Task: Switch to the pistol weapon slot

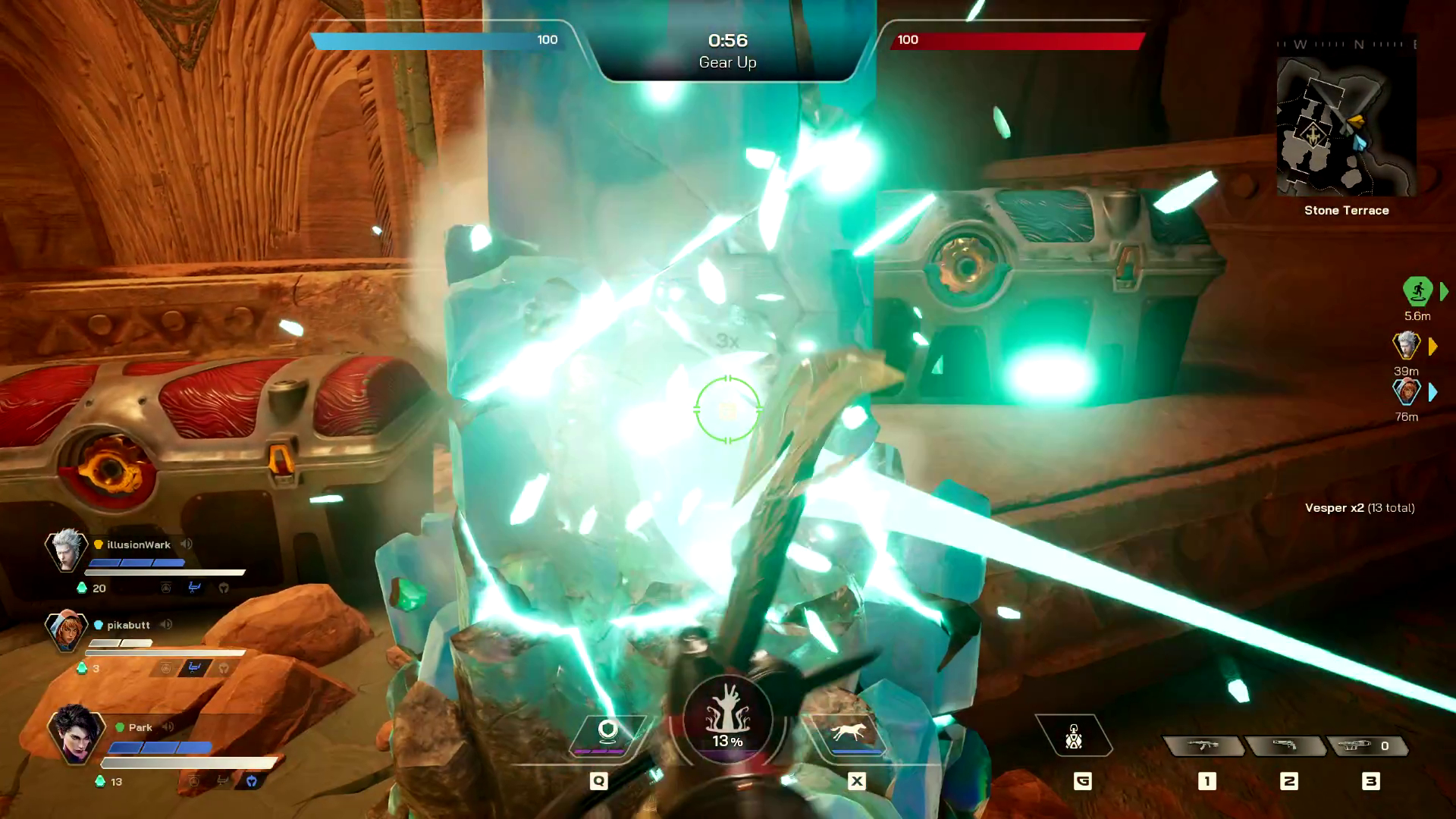Action: click(1285, 746)
